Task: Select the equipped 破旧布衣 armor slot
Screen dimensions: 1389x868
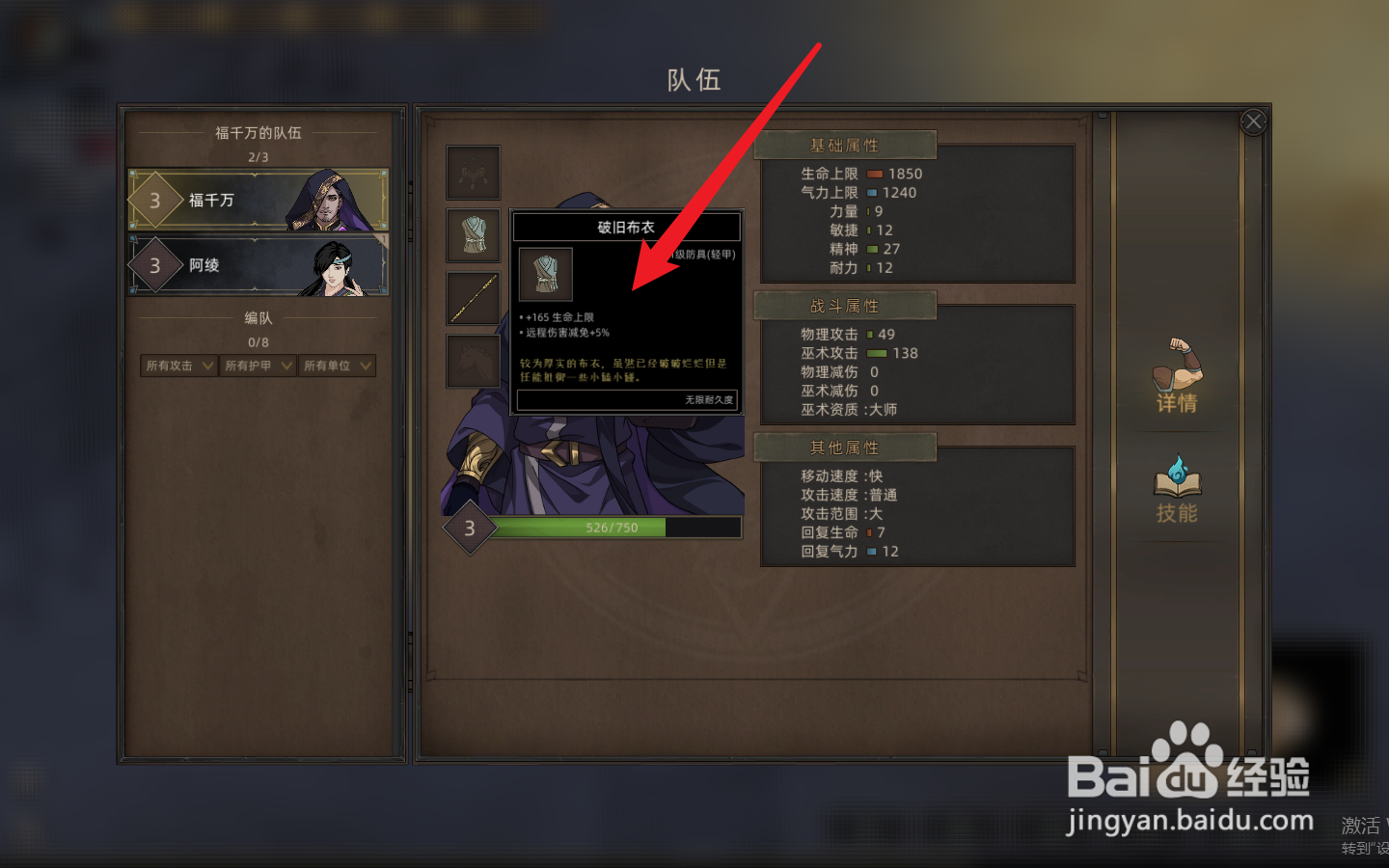Action: pos(473,236)
